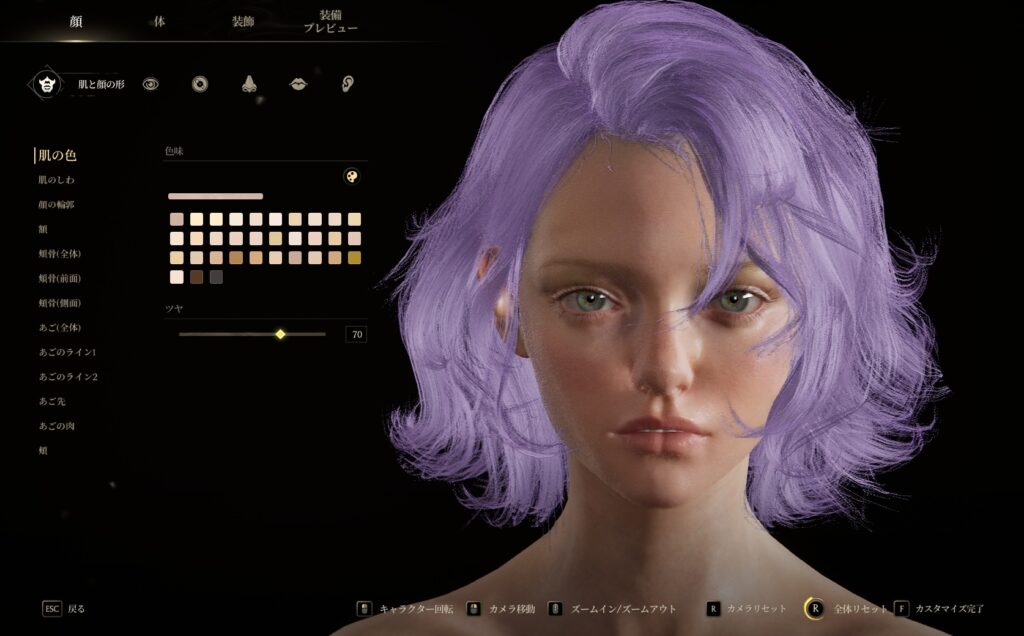Show the 装備プレビュー equipment preview tab
Screen dimensions: 1024x636
click(330, 22)
